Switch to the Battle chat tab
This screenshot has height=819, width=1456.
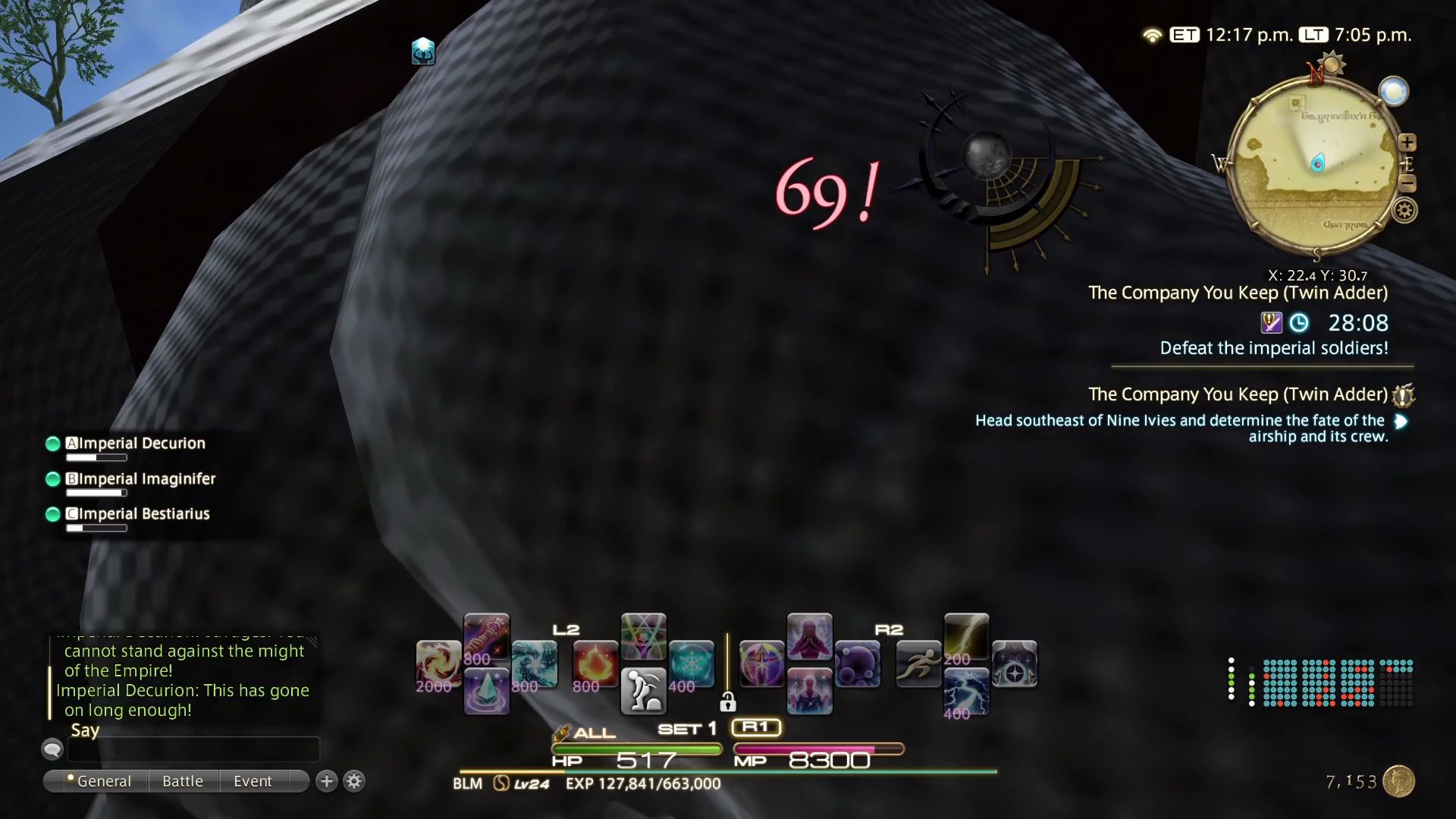[x=182, y=781]
